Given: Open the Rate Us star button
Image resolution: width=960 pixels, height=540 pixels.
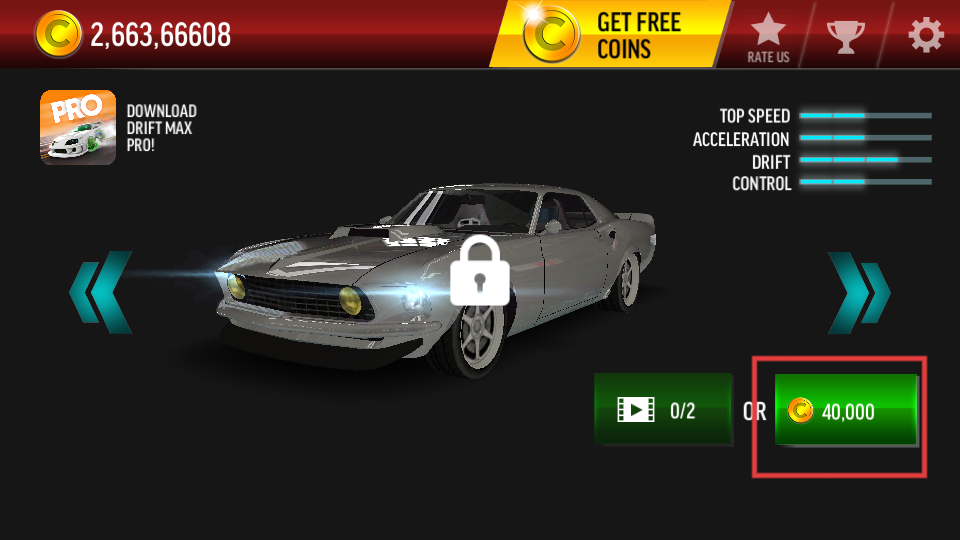Looking at the screenshot, I should (x=768, y=38).
